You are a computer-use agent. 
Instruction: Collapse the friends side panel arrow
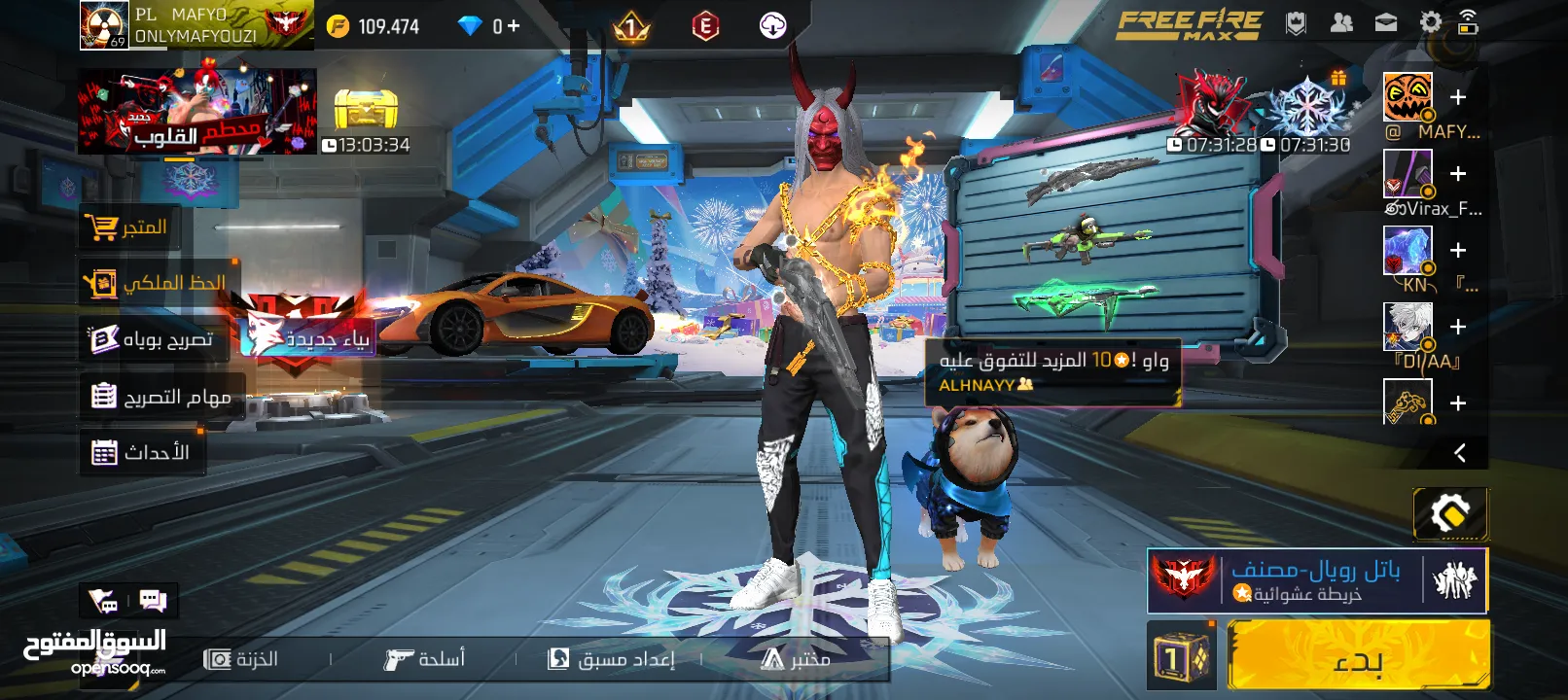click(1459, 453)
